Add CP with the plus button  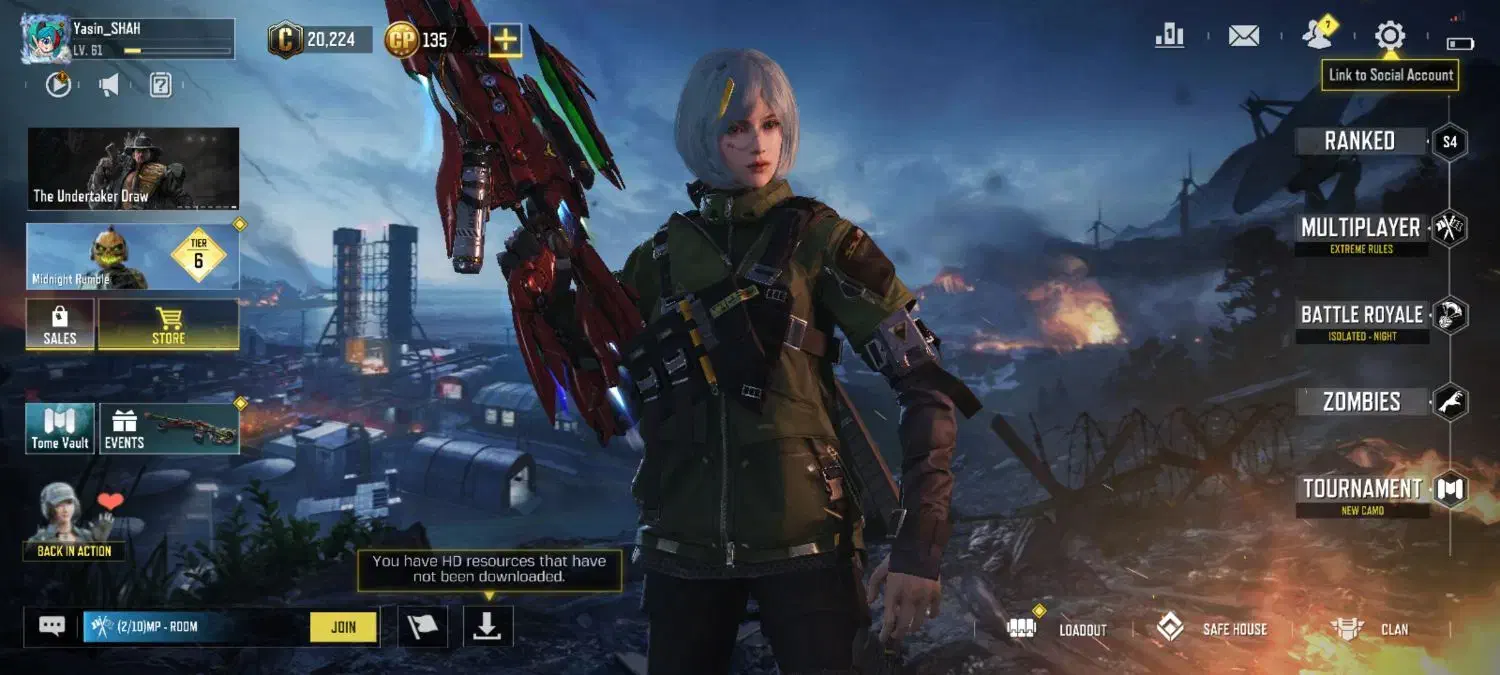(x=505, y=40)
